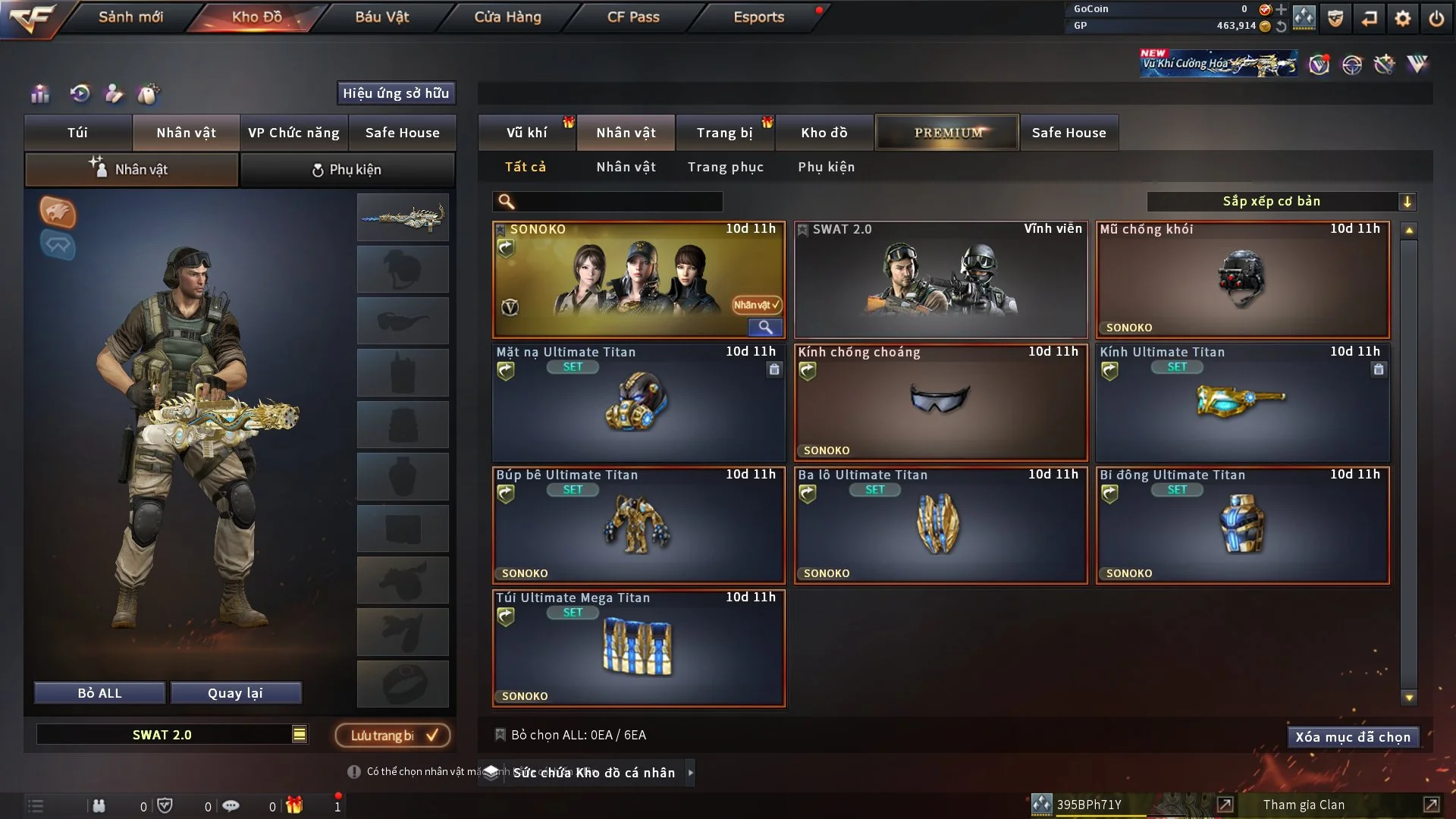Toggle selection of the SWAT 2.0 item
The width and height of the screenshot is (1456, 819).
[802, 228]
